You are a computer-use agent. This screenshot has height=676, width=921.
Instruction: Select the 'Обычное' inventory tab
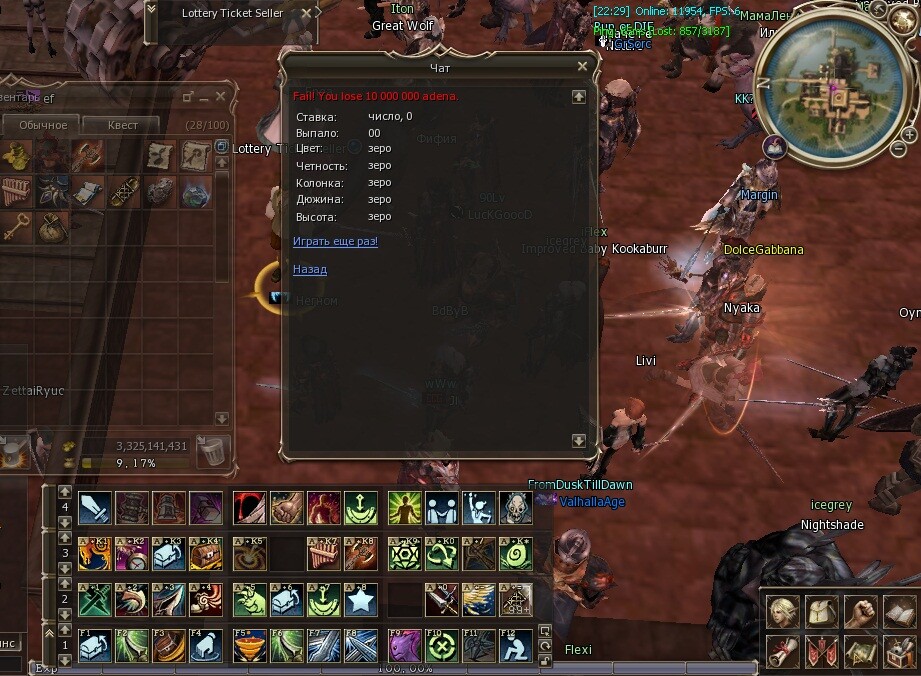tap(42, 125)
